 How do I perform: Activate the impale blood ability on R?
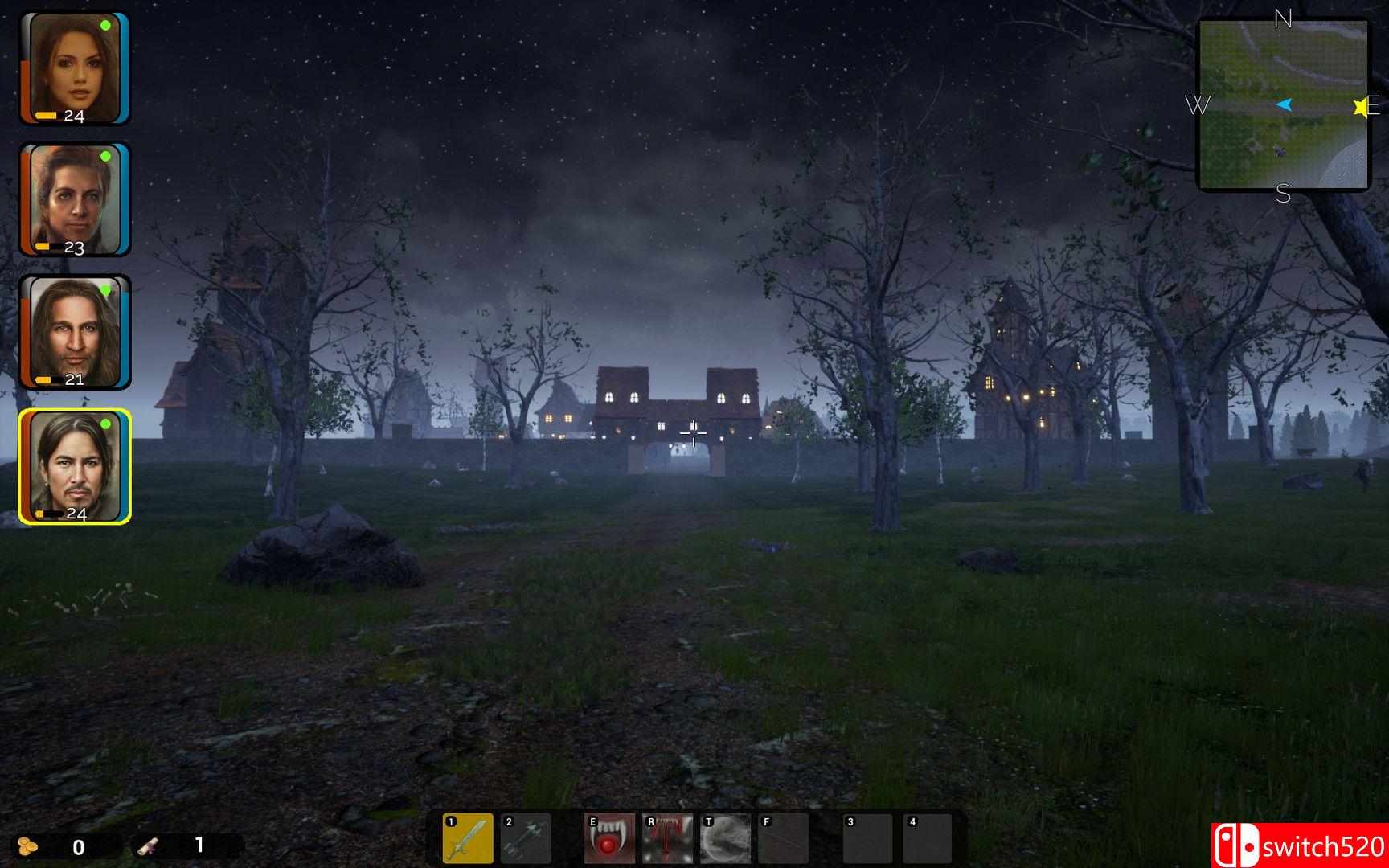point(670,838)
